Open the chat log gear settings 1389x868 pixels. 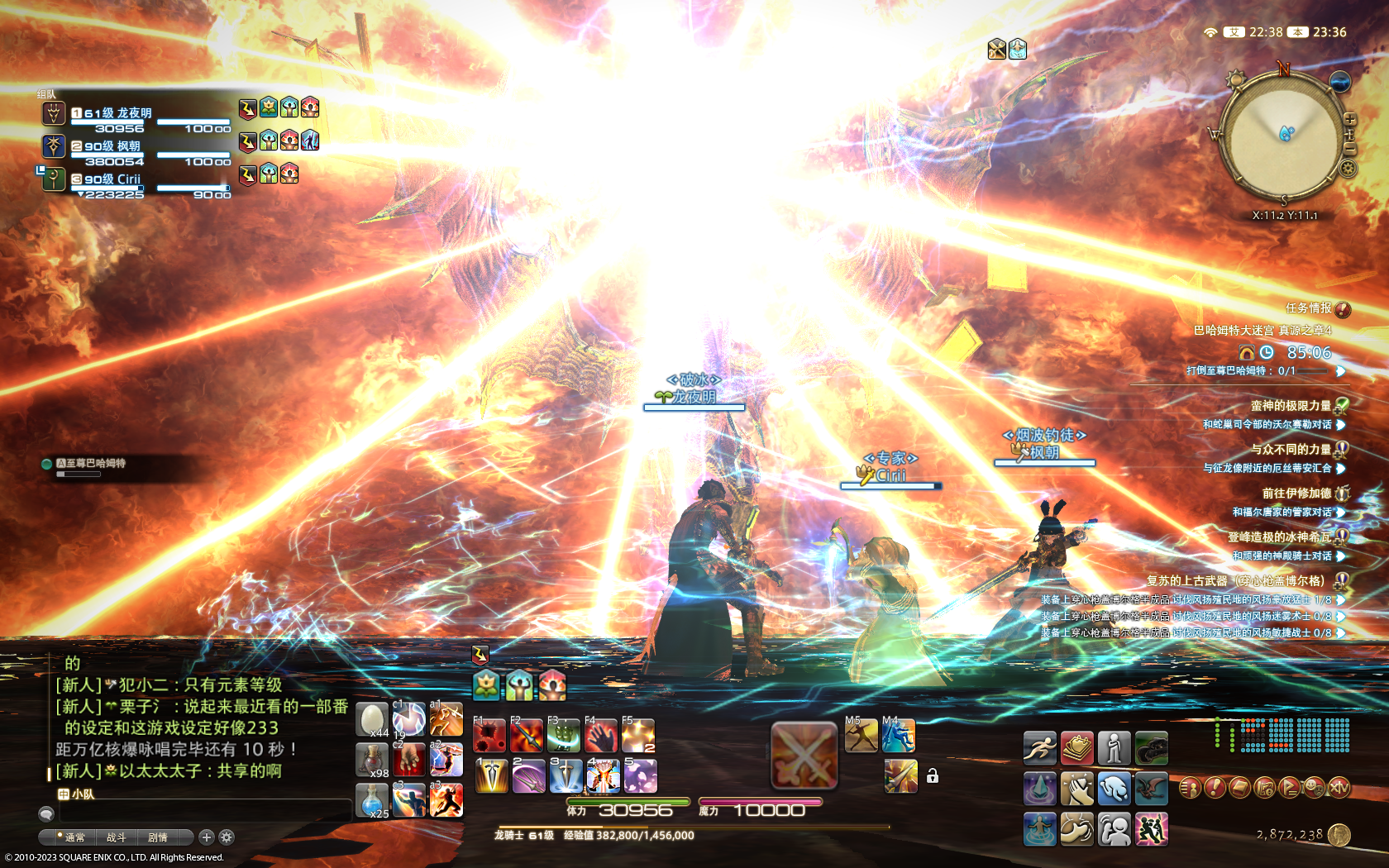pyautogui.click(x=227, y=837)
